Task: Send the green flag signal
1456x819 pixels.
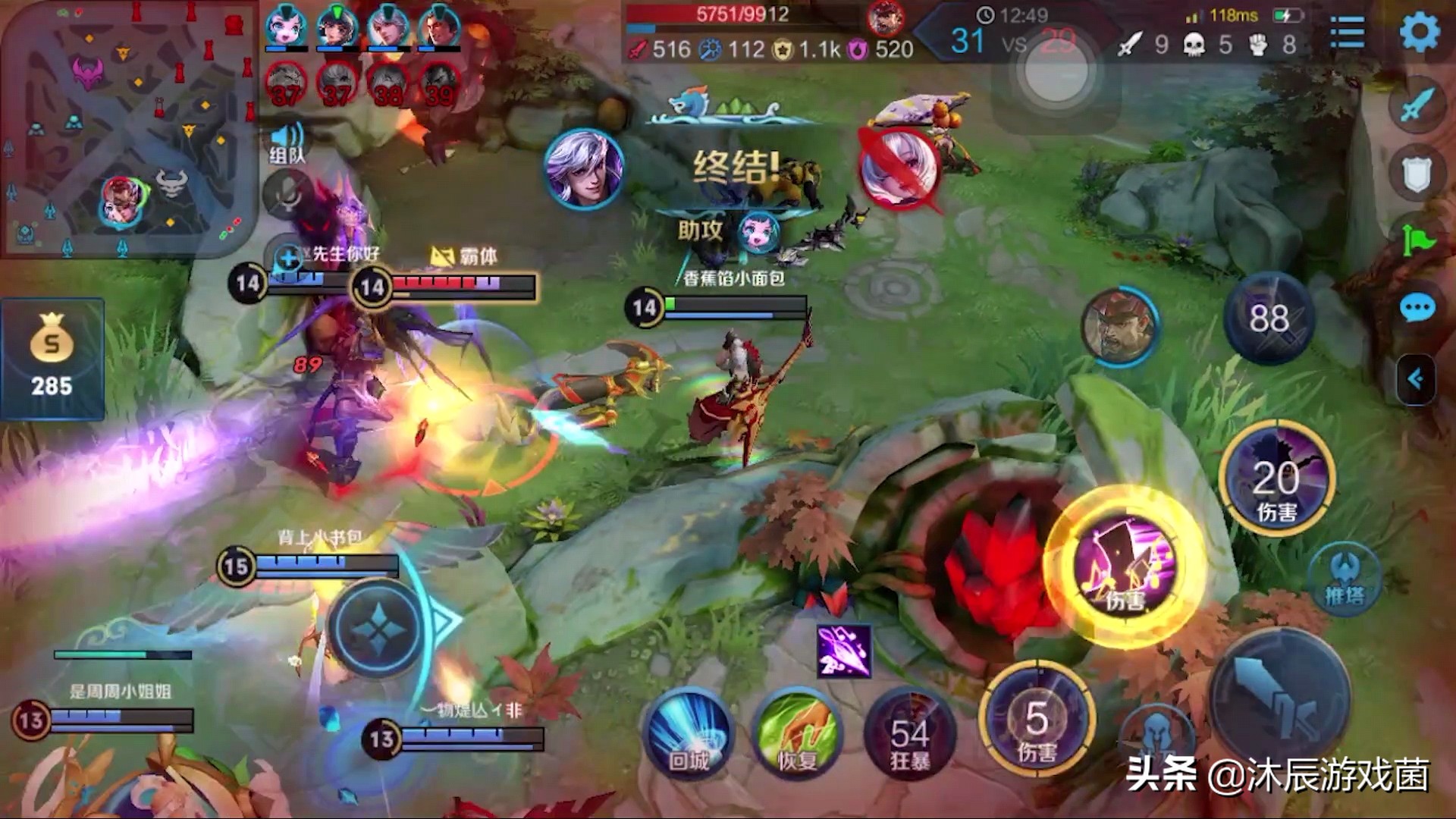Action: click(x=1417, y=241)
